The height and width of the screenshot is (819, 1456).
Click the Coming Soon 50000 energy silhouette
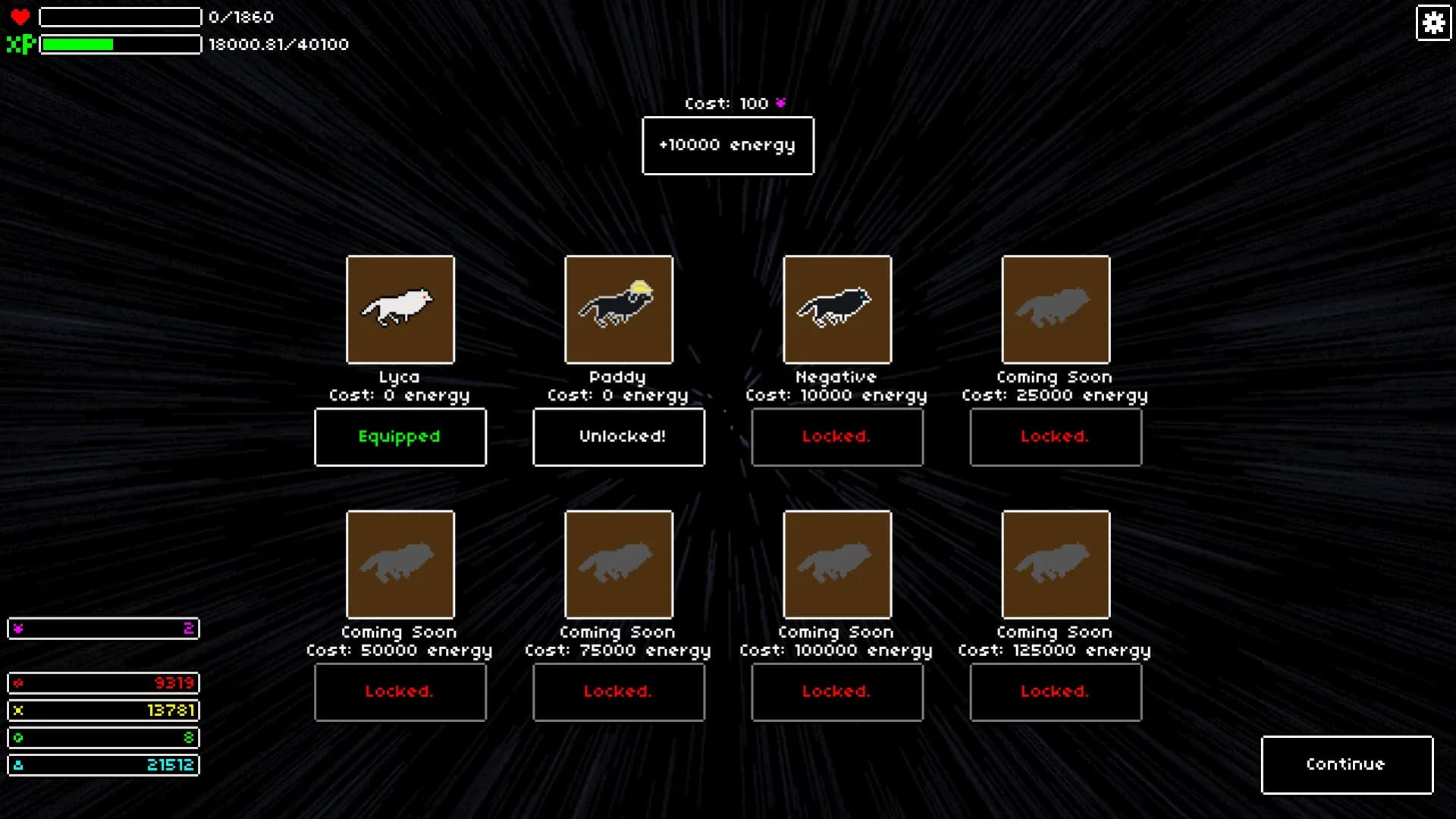click(400, 564)
